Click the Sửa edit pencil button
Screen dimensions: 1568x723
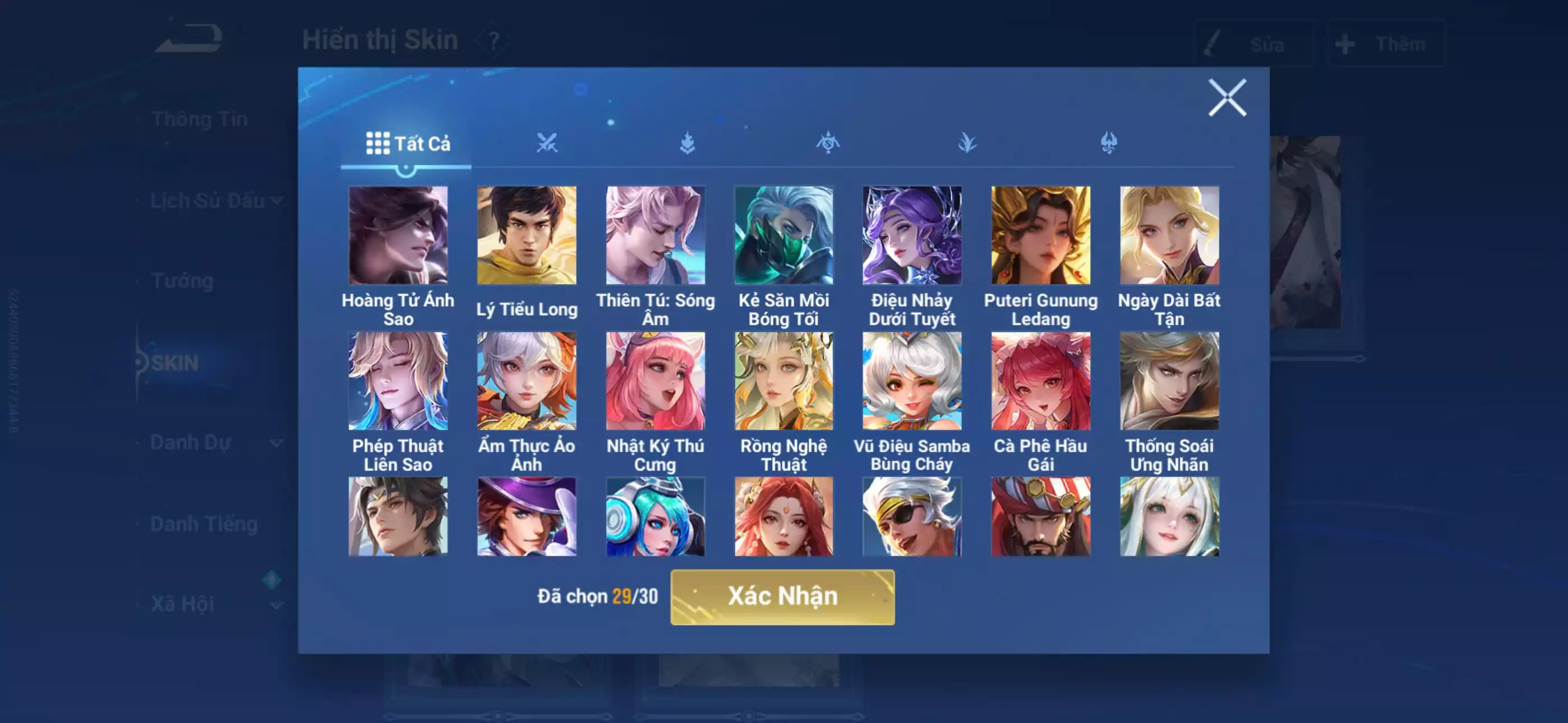point(1254,44)
